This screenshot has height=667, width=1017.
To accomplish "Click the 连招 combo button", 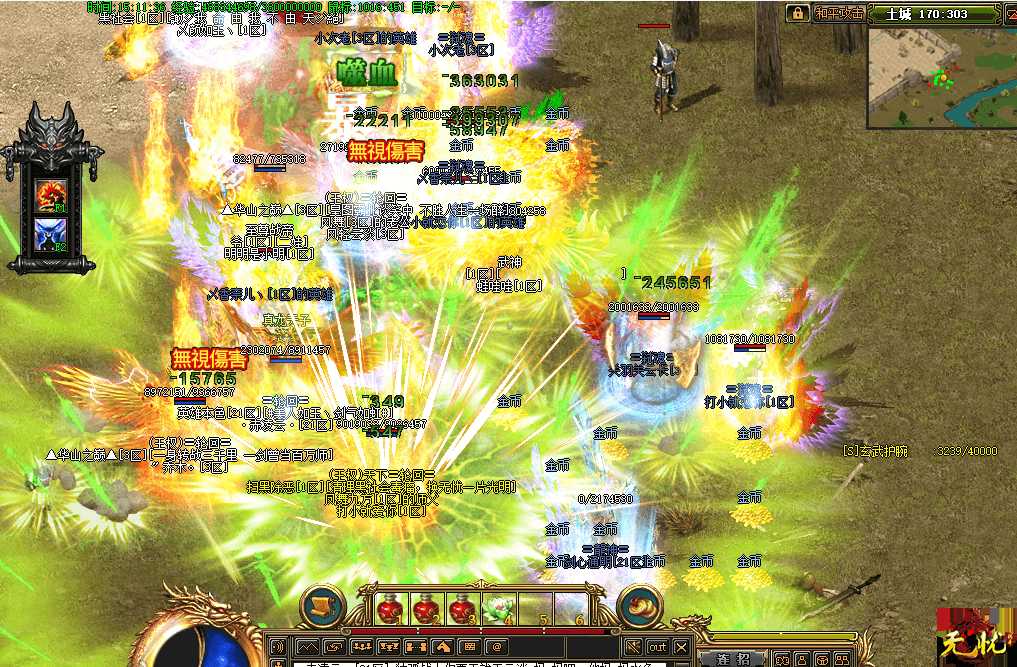I will [732, 658].
